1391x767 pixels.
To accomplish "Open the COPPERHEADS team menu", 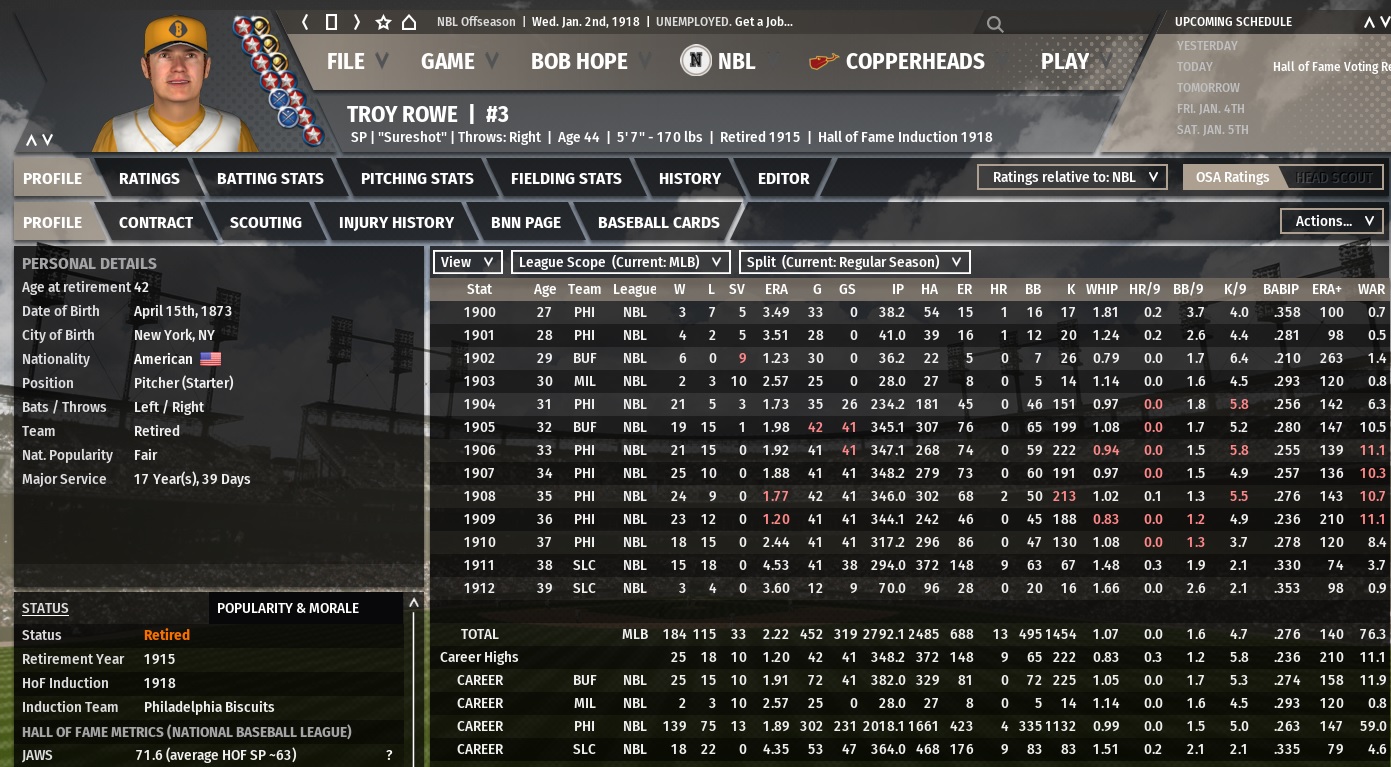I will 897,61.
